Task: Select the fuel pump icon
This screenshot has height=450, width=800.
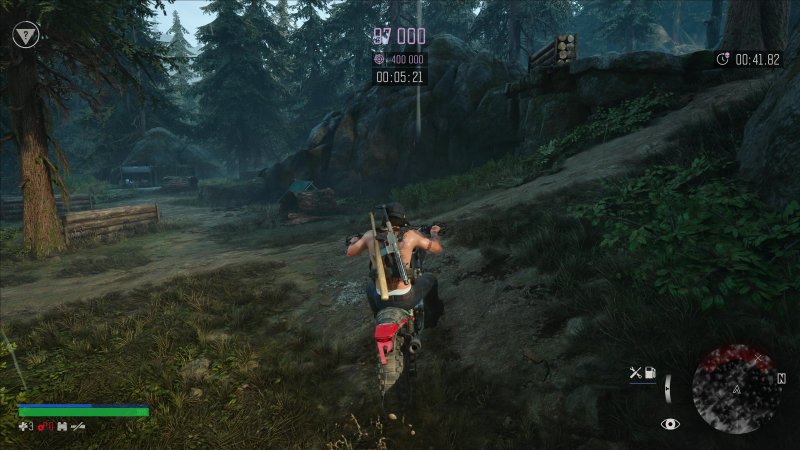Action: 650,373
